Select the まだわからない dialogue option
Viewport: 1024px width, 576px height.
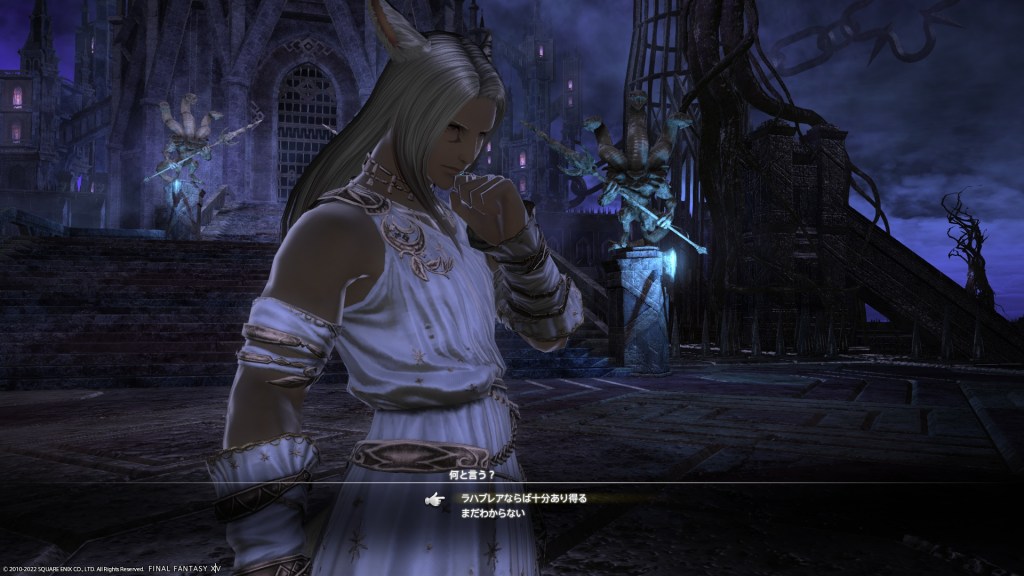(x=493, y=513)
